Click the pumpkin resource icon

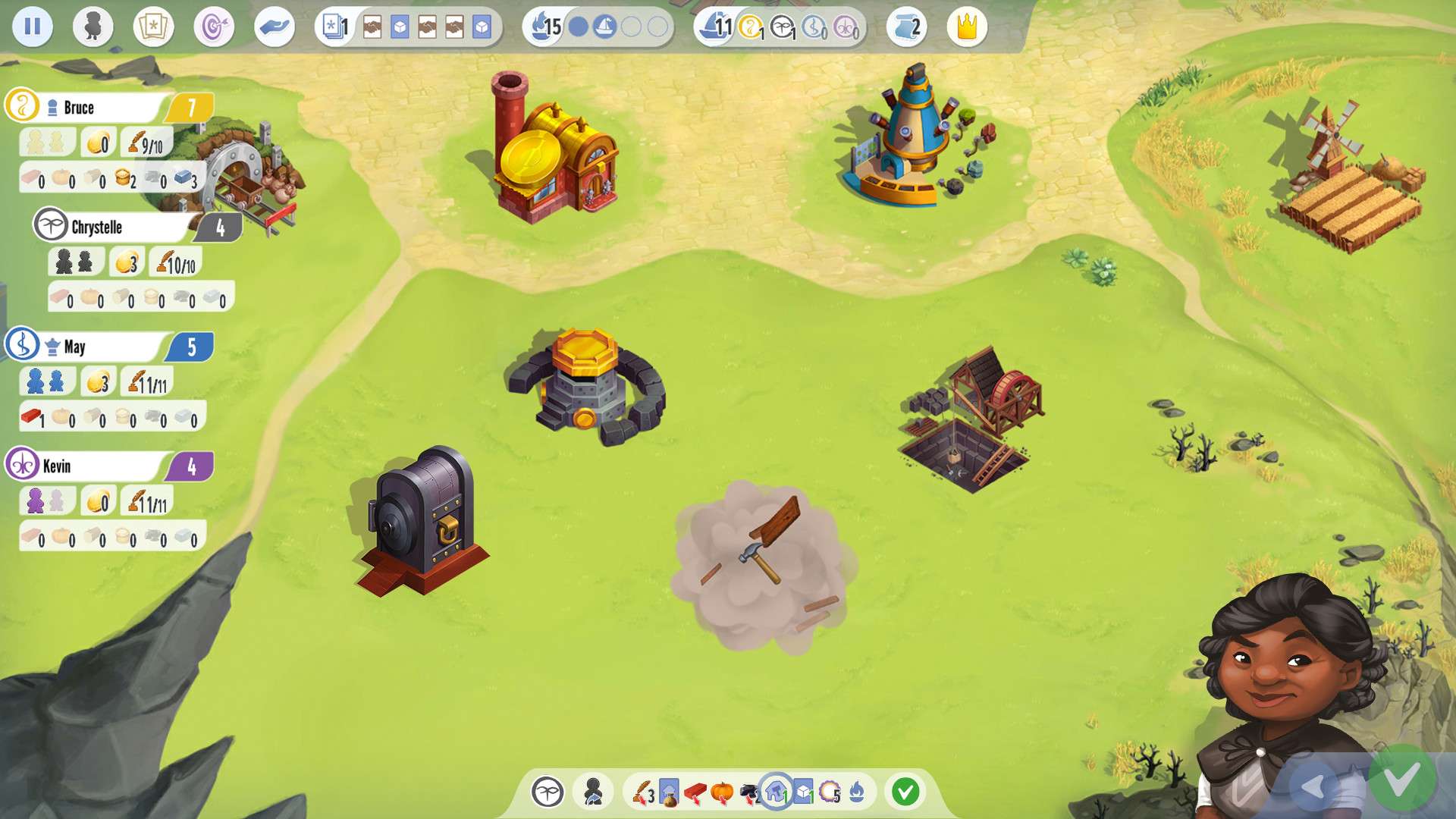(x=721, y=792)
